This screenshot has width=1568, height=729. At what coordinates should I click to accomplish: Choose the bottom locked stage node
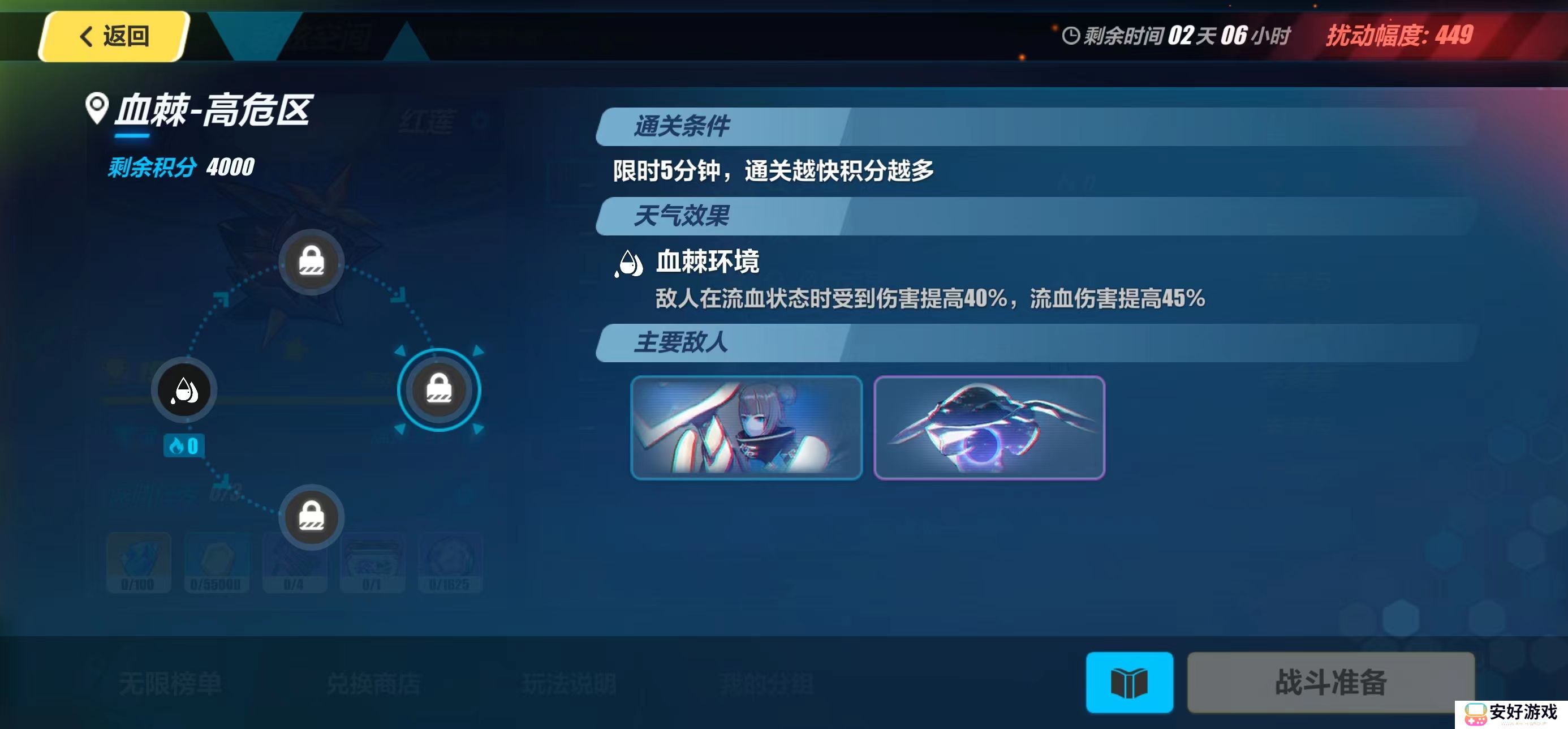tap(311, 517)
